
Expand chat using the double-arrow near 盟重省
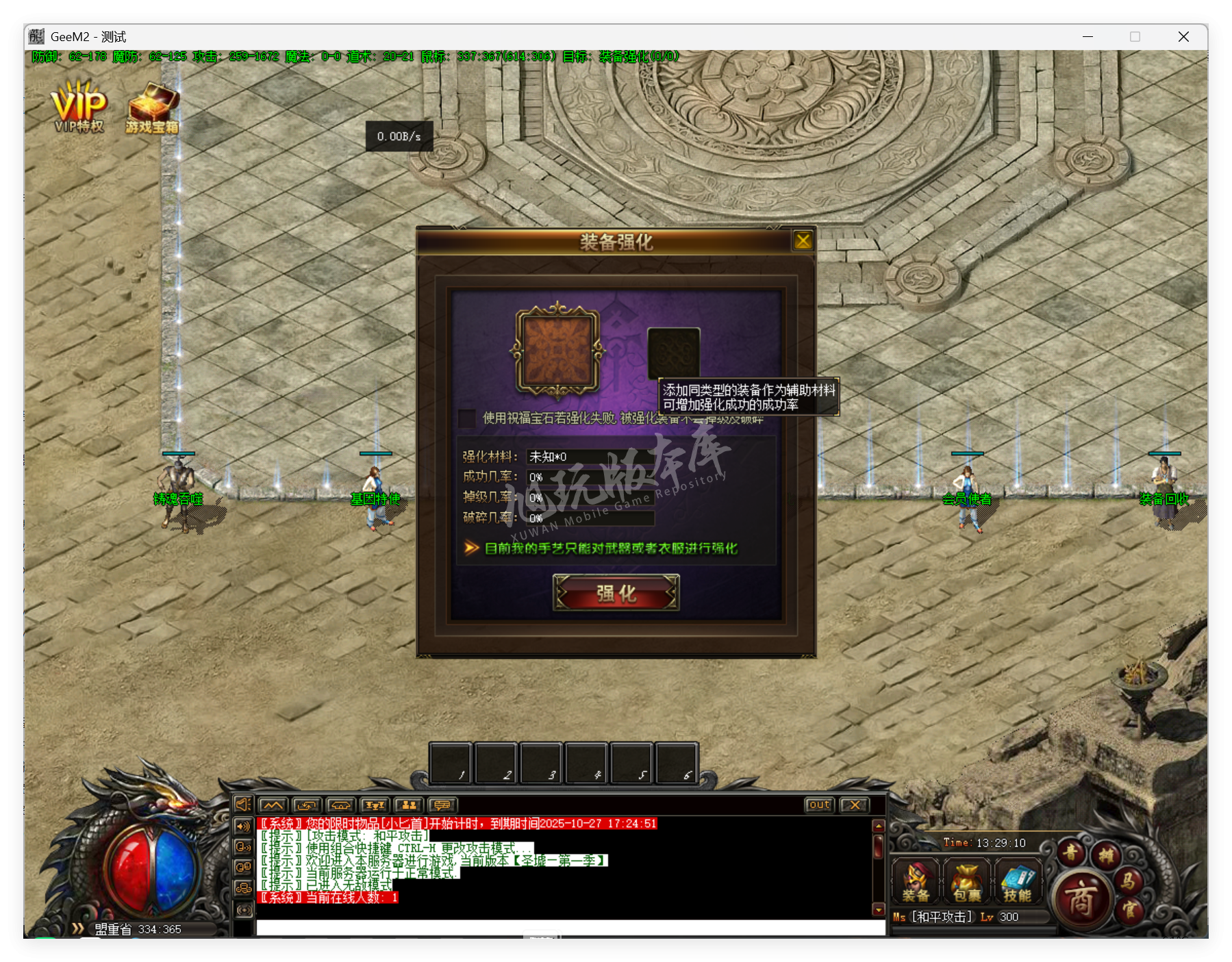(79, 929)
